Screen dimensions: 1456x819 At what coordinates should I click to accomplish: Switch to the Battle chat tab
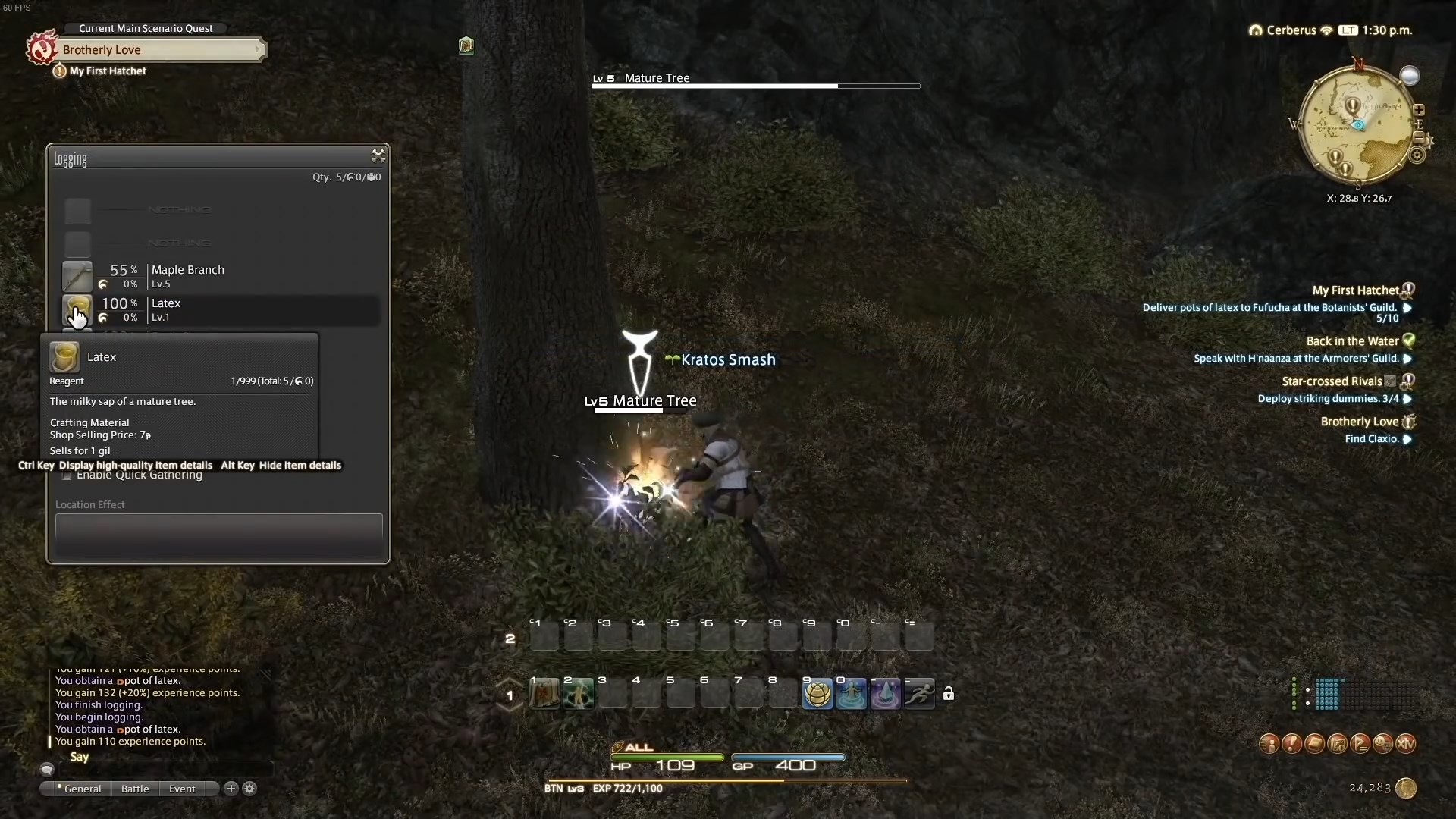pyautogui.click(x=134, y=789)
